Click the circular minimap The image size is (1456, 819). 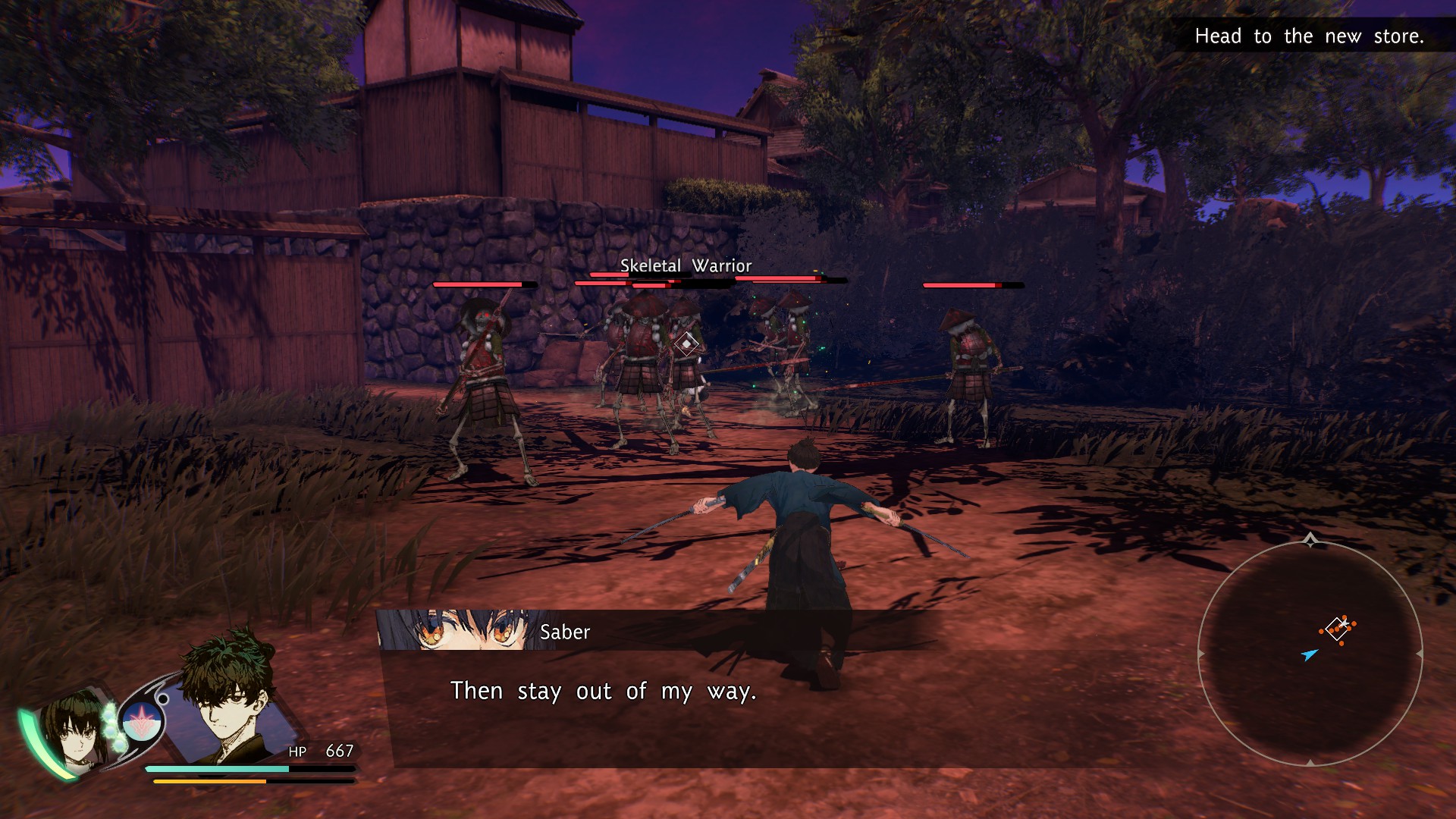tap(1310, 654)
